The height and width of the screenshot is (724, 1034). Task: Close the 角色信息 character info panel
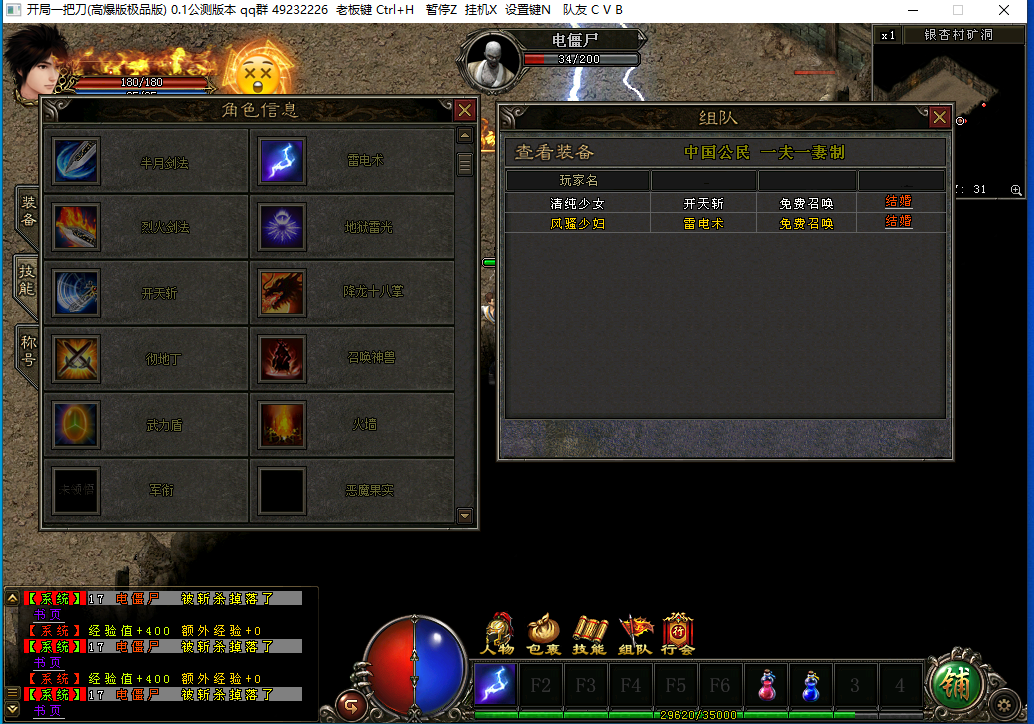tap(464, 111)
